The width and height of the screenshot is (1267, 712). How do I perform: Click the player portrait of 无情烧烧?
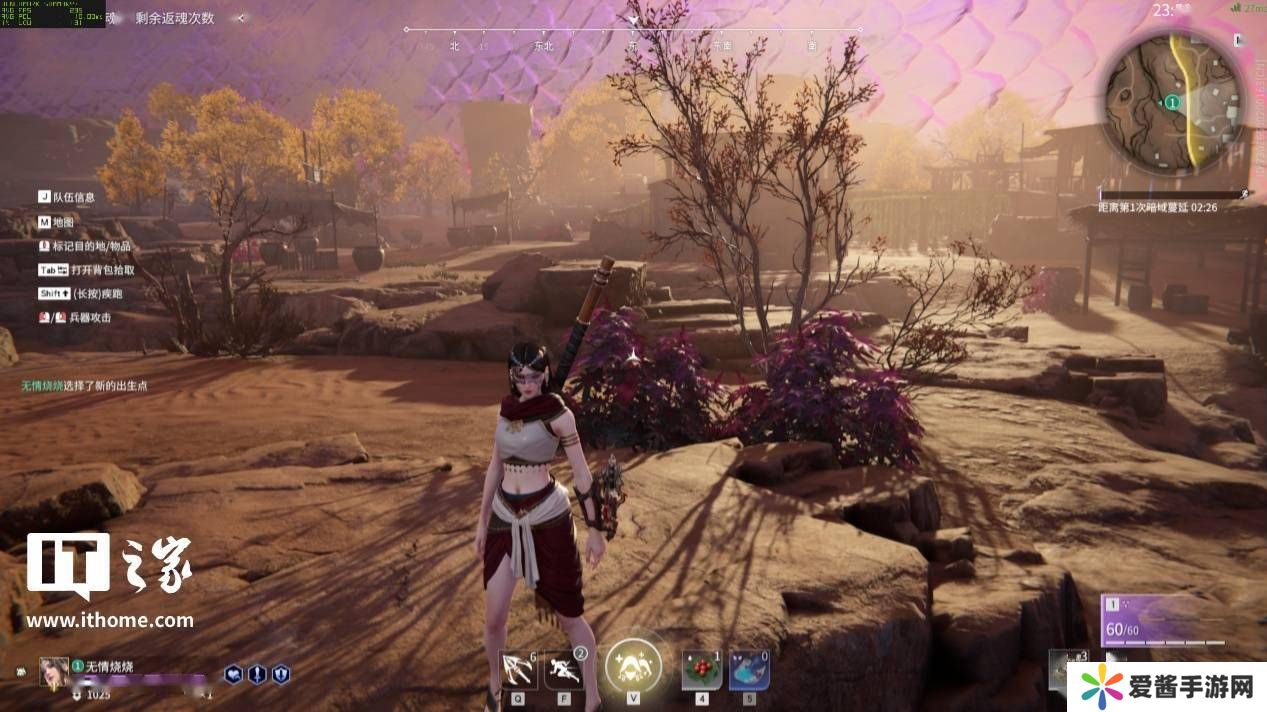click(53, 672)
